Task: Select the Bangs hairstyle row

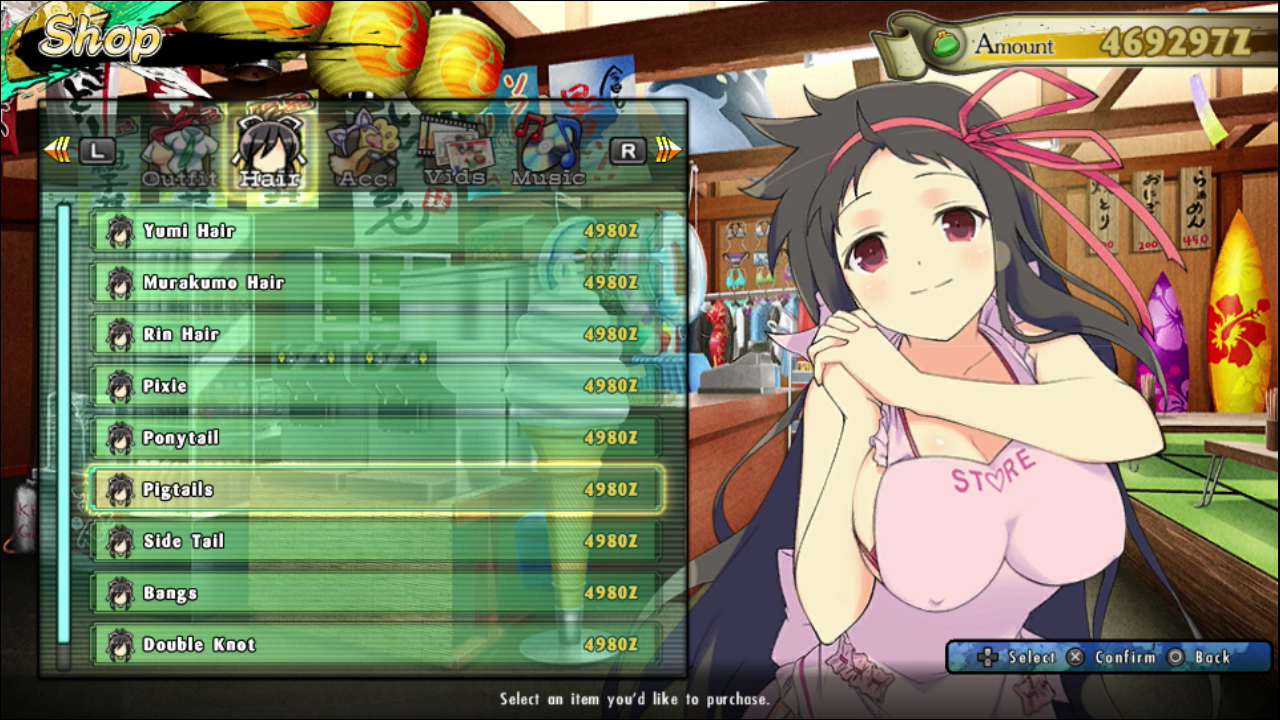Action: click(x=375, y=593)
